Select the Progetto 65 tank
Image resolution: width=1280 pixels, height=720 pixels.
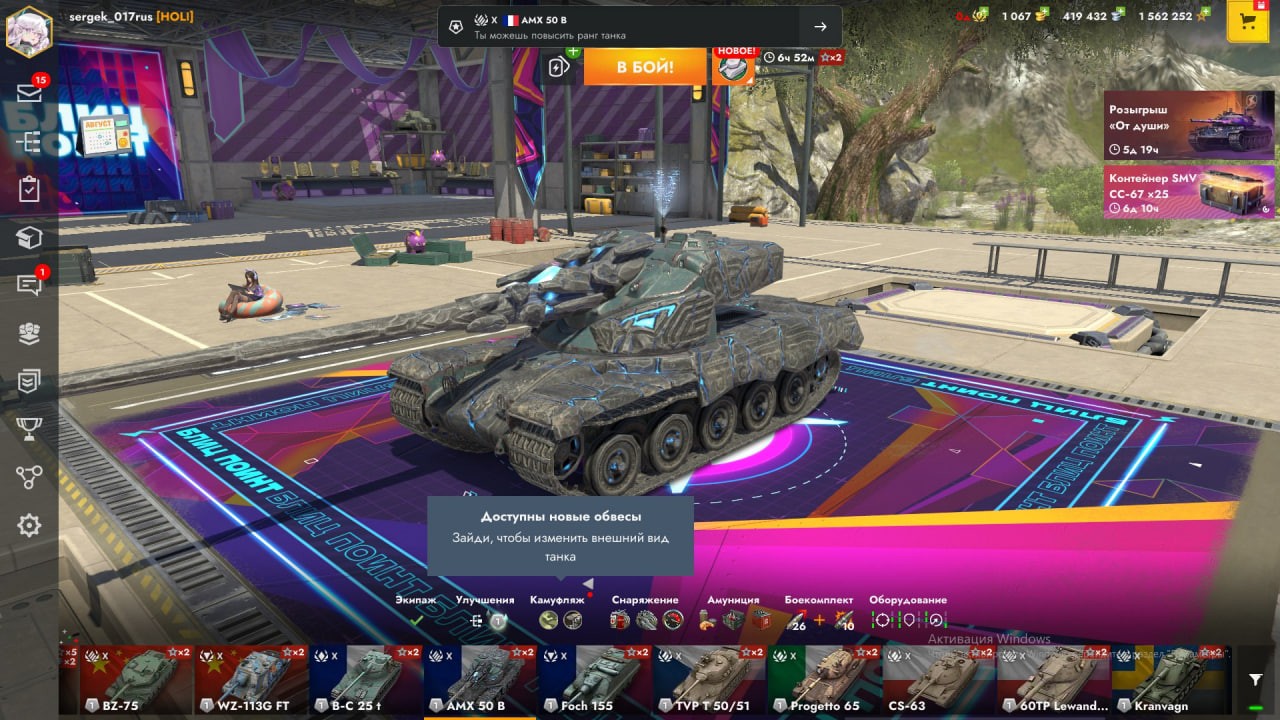click(x=824, y=680)
